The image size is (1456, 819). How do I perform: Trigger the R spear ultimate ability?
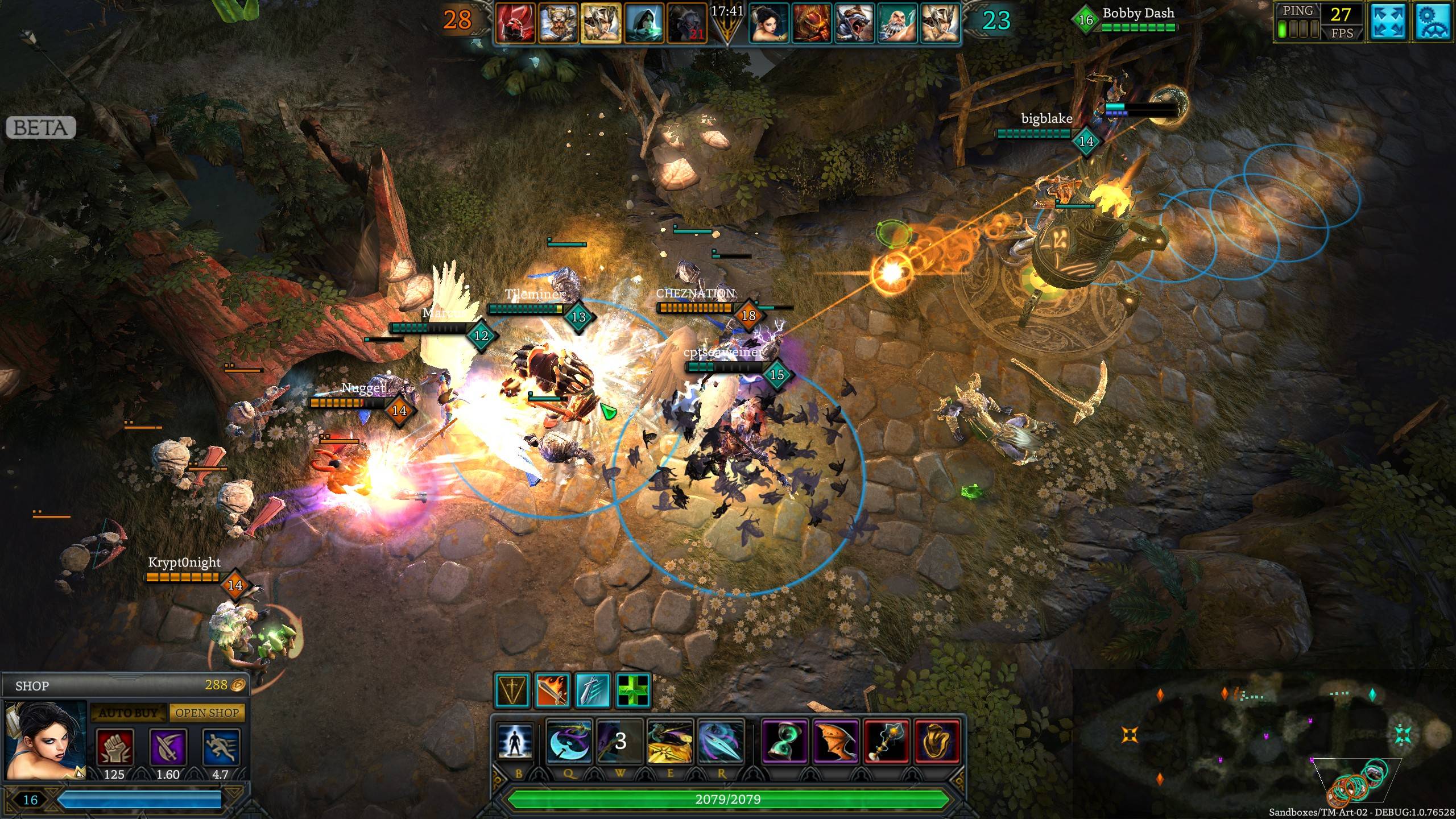tap(720, 741)
